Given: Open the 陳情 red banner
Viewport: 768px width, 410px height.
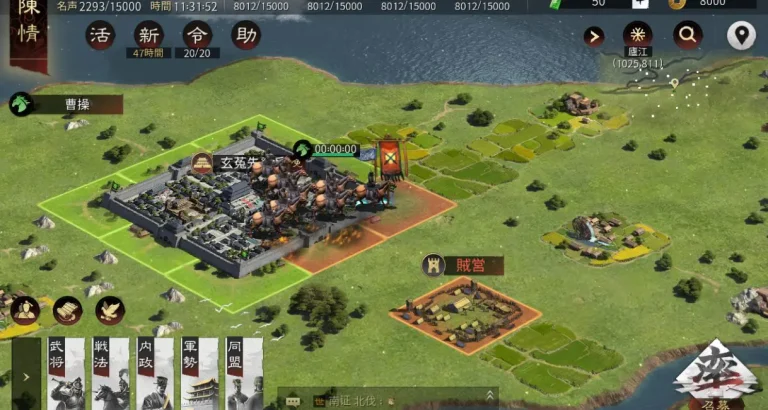Looking at the screenshot, I should pyautogui.click(x=28, y=32).
